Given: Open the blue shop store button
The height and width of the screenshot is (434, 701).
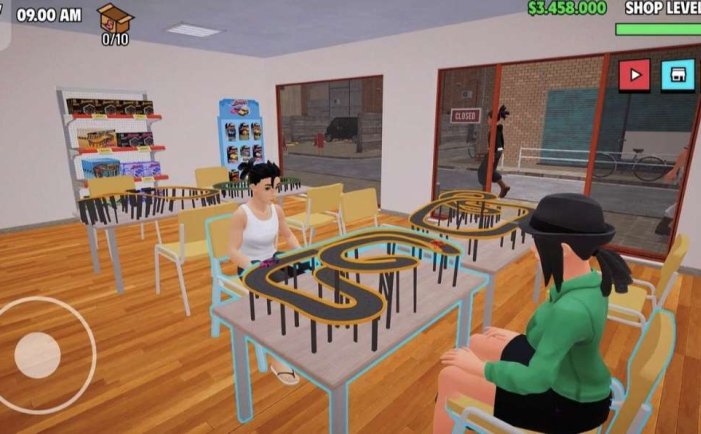Looking at the screenshot, I should [x=678, y=75].
